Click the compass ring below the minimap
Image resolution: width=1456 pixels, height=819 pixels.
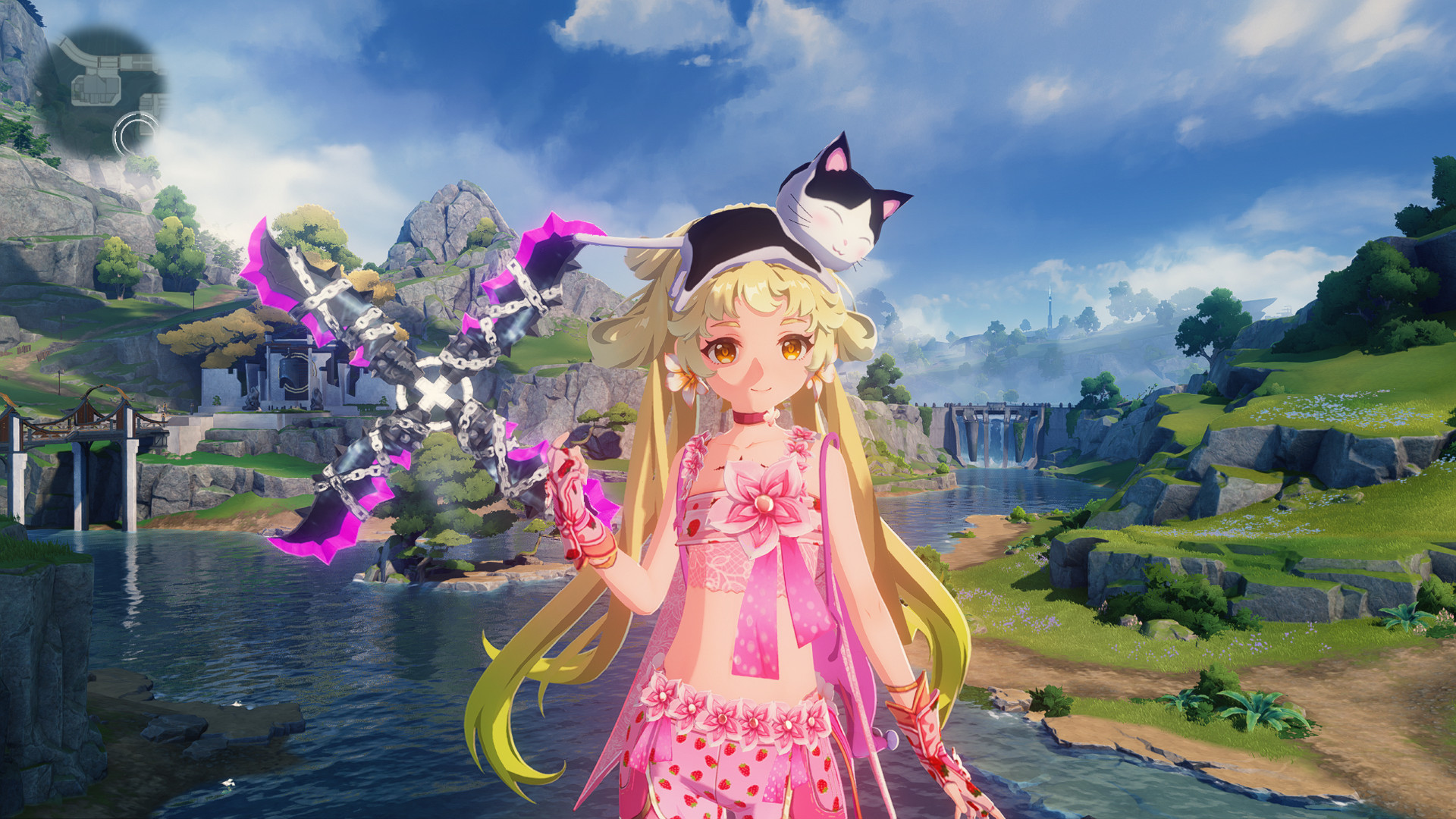(x=133, y=135)
